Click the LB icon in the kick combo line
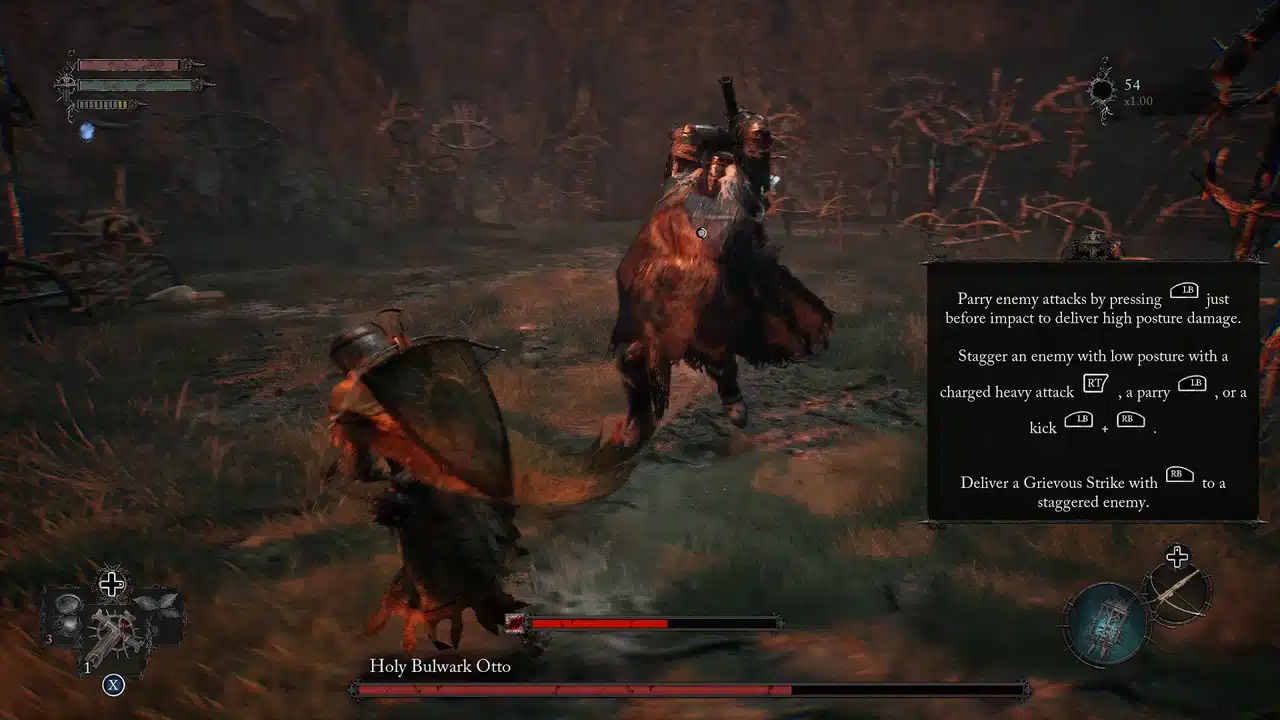This screenshot has width=1280, height=720. click(x=1079, y=420)
